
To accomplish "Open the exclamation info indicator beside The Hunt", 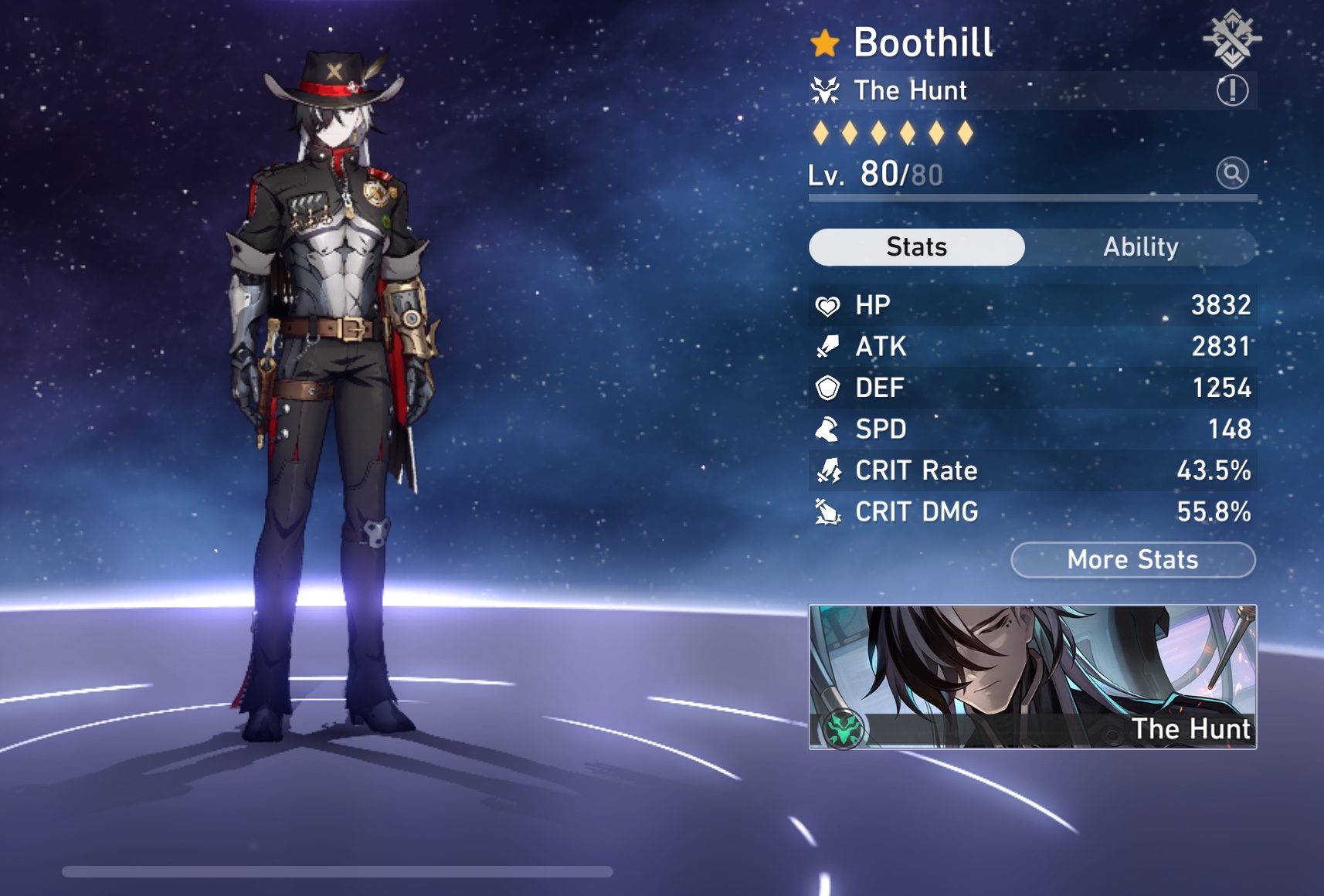I will pyautogui.click(x=1233, y=90).
